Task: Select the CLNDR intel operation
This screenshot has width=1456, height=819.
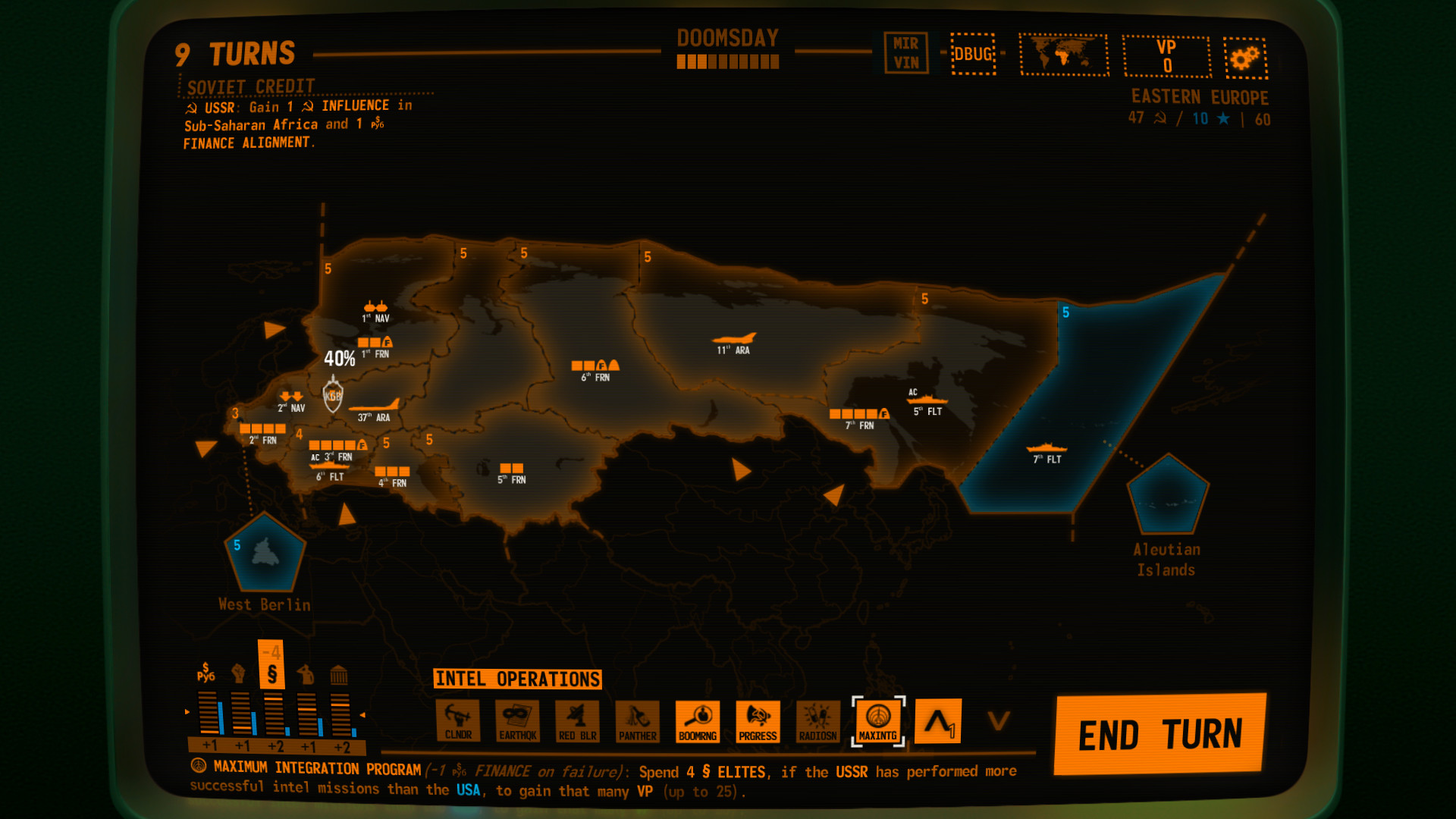Action: [x=459, y=722]
